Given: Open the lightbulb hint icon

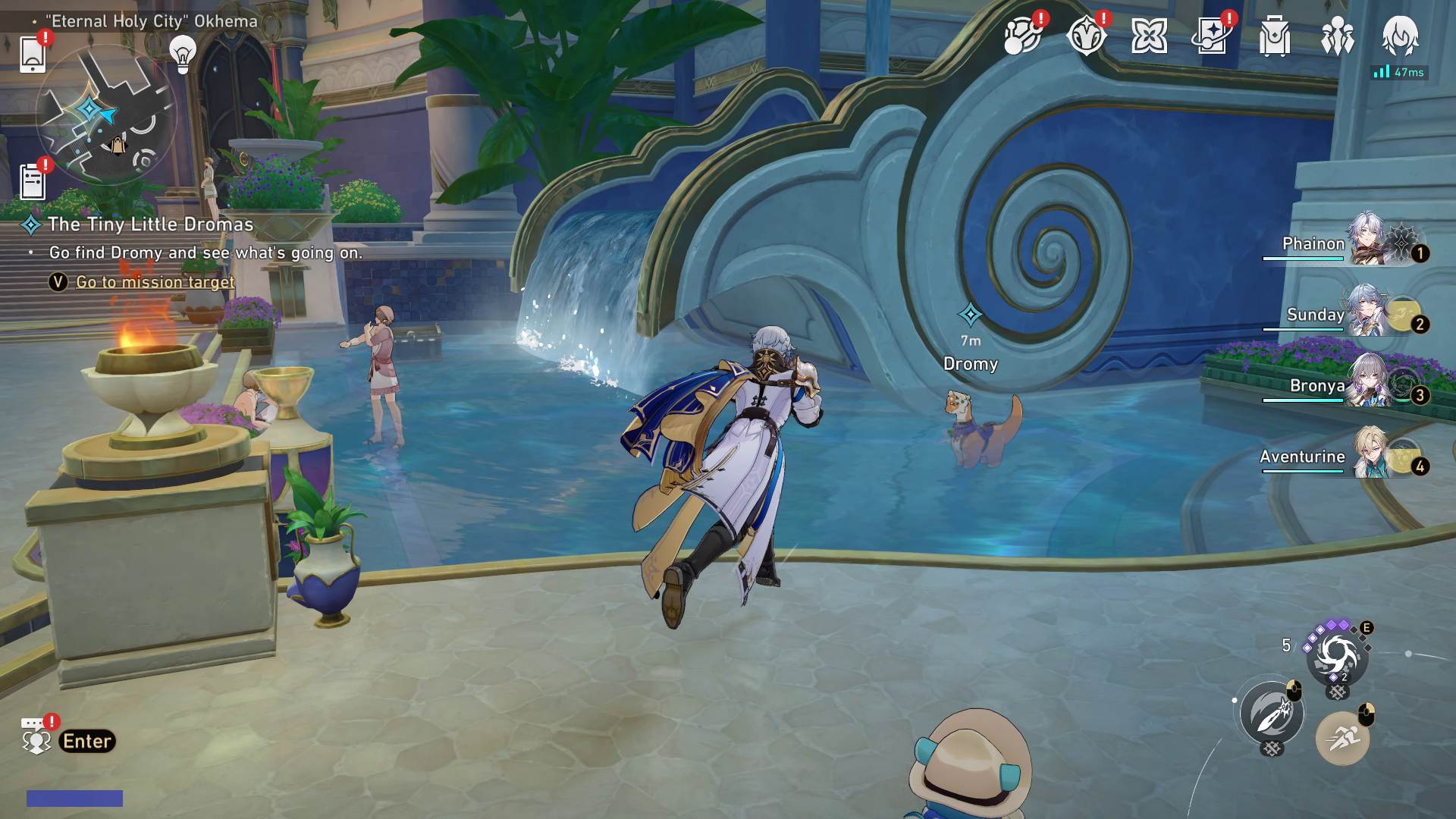Looking at the screenshot, I should click(182, 53).
